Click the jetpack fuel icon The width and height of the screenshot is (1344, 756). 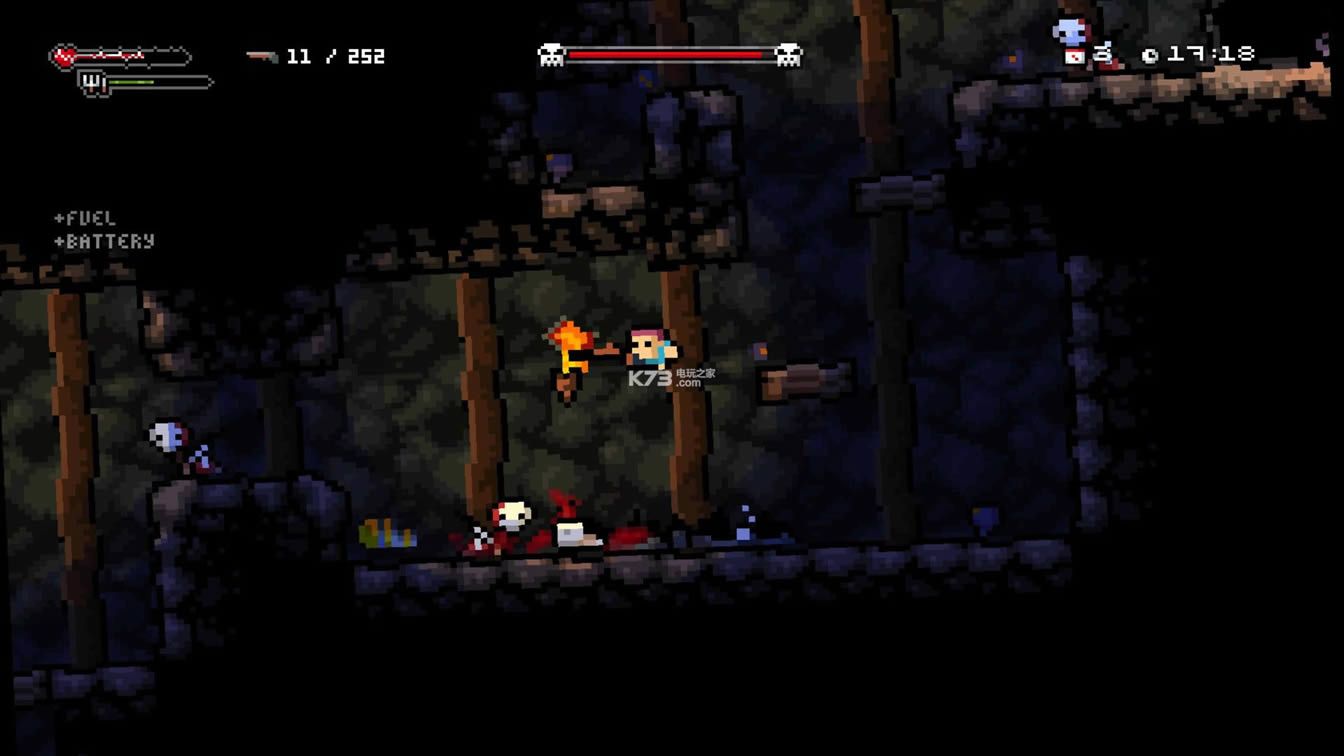point(93,83)
